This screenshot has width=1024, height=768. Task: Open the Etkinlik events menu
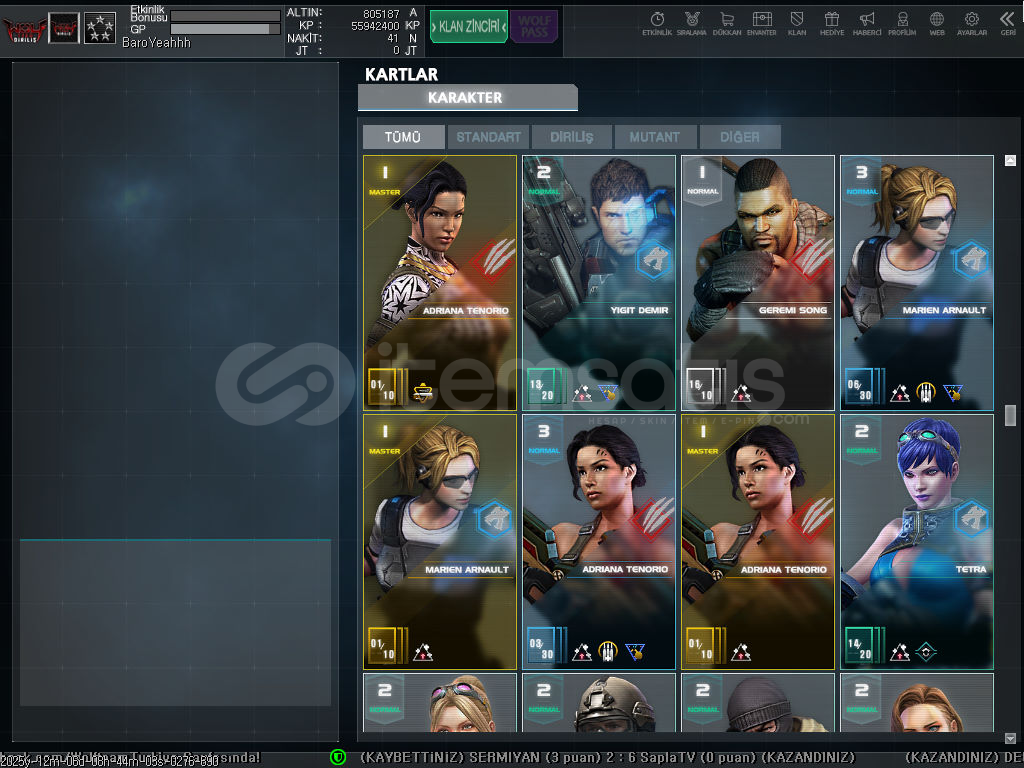[657, 23]
